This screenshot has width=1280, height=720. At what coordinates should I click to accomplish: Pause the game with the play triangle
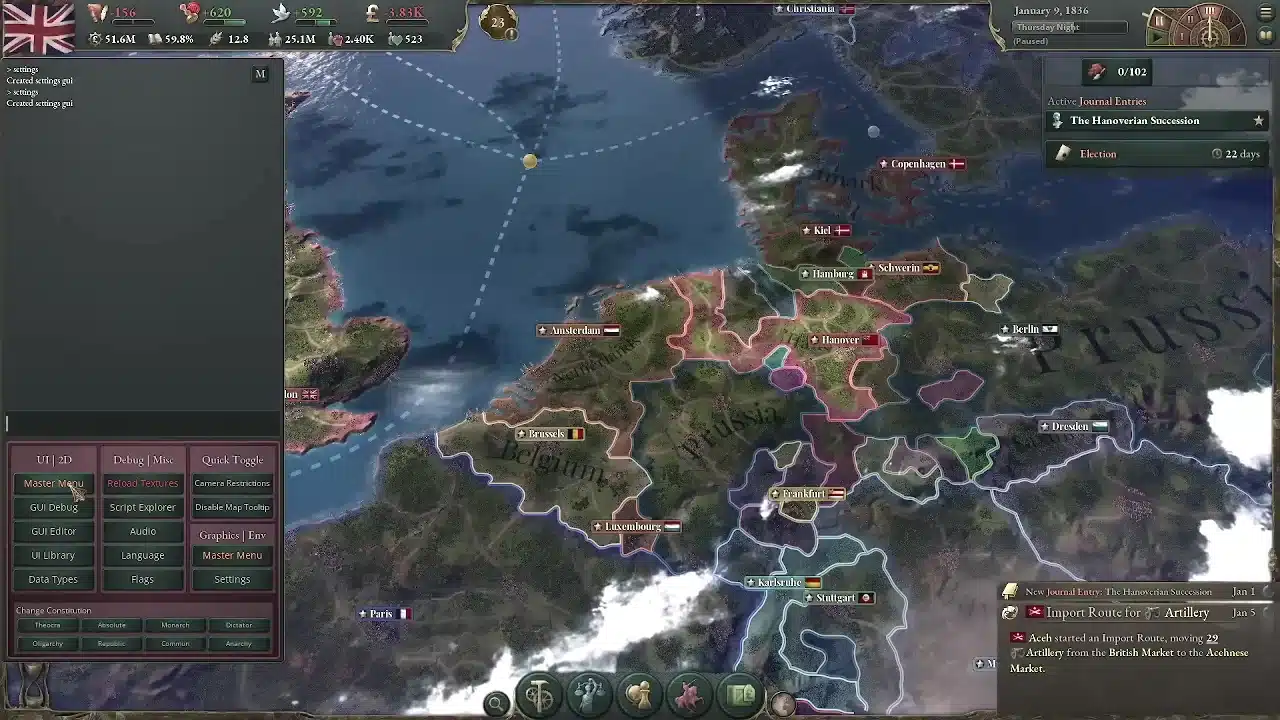[1157, 37]
